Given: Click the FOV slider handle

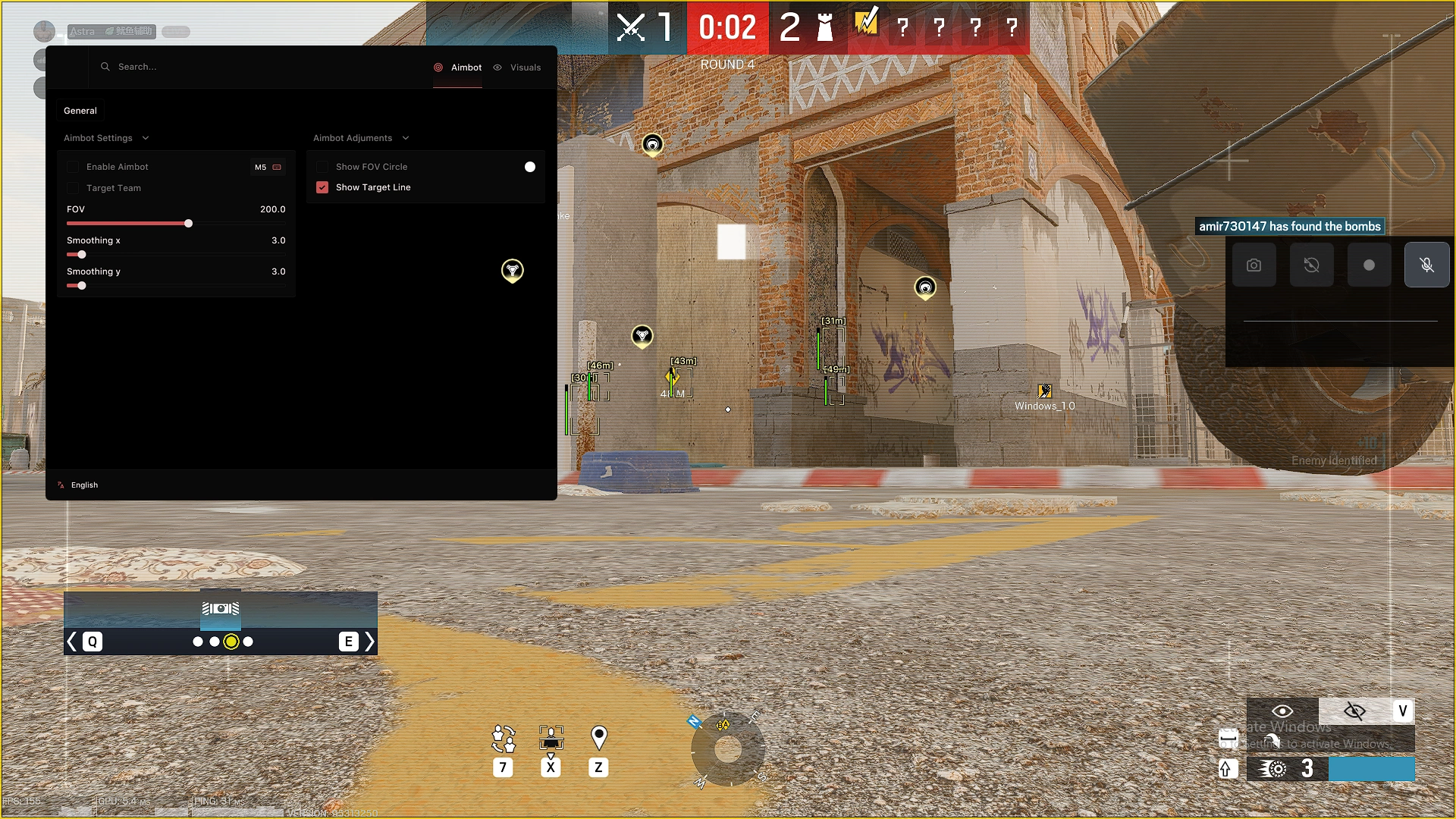Looking at the screenshot, I should (188, 223).
